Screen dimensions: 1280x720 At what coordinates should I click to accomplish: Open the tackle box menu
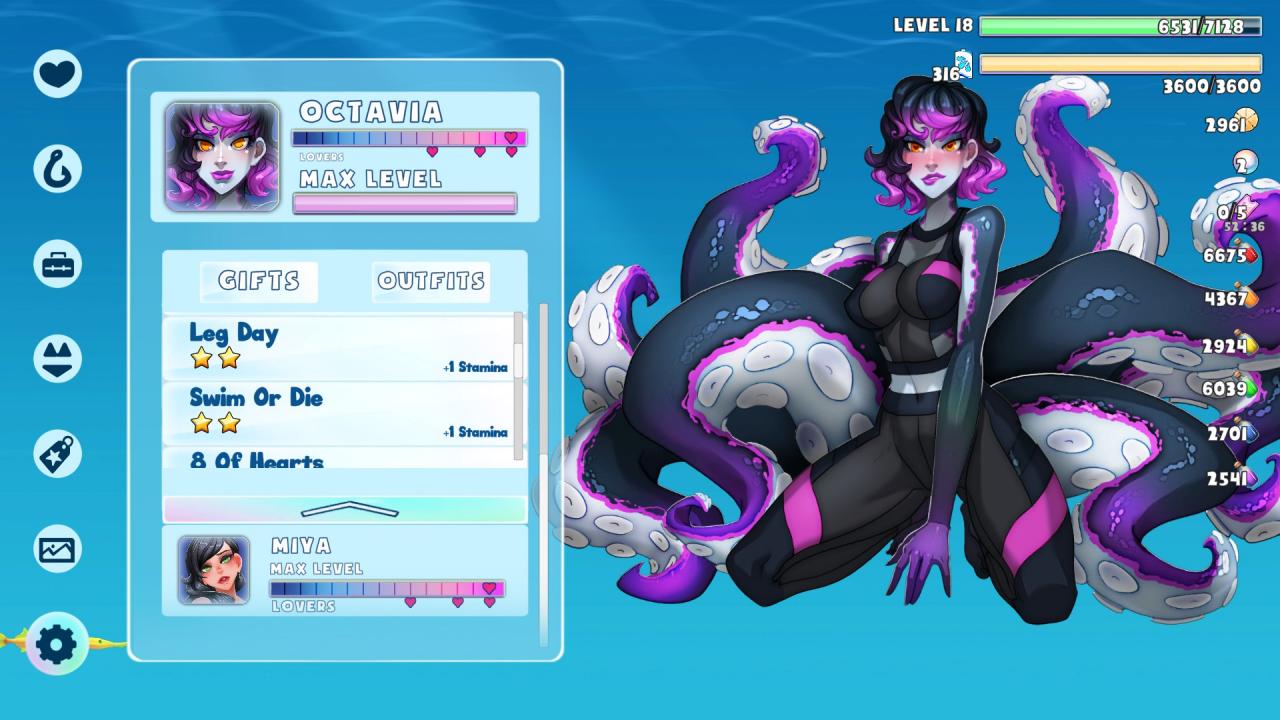(57, 264)
